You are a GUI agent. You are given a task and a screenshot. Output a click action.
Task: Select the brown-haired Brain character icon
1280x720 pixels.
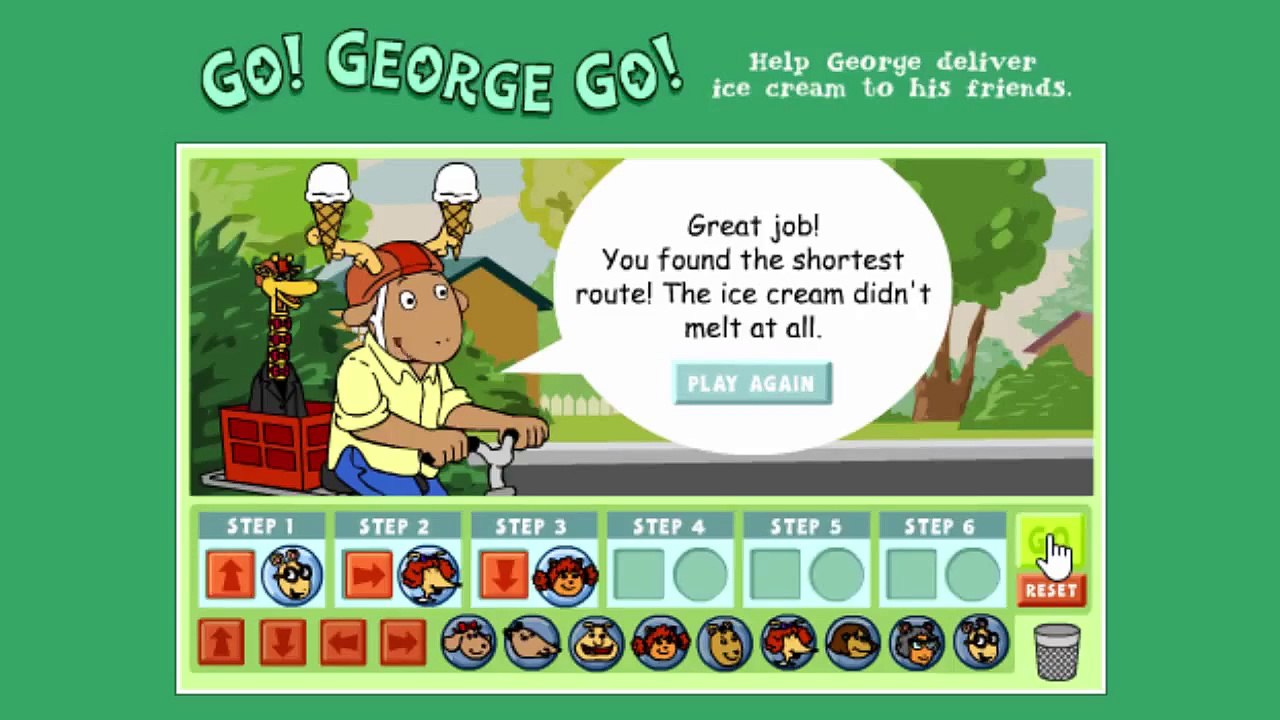click(855, 645)
